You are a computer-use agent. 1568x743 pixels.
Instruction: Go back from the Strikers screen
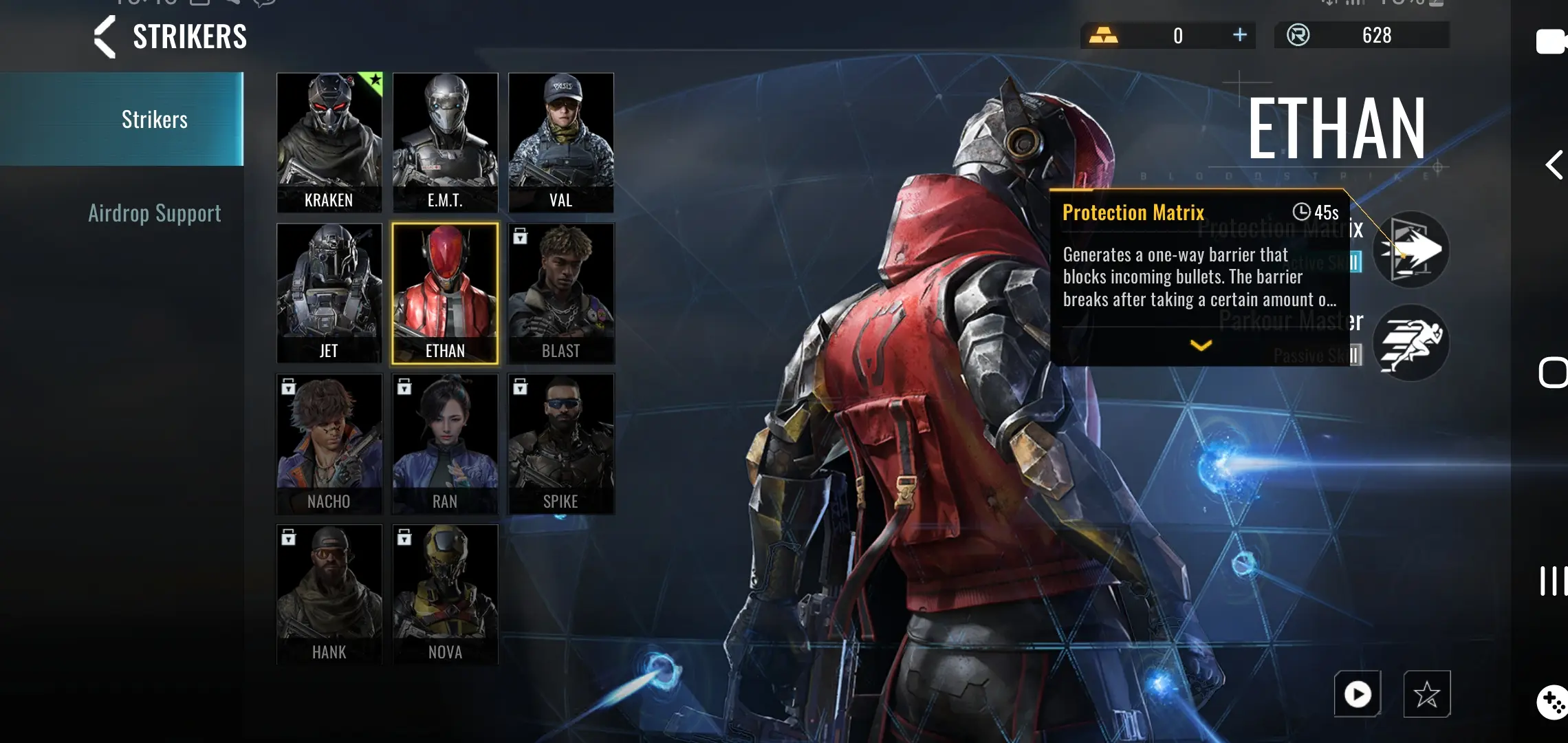click(105, 36)
